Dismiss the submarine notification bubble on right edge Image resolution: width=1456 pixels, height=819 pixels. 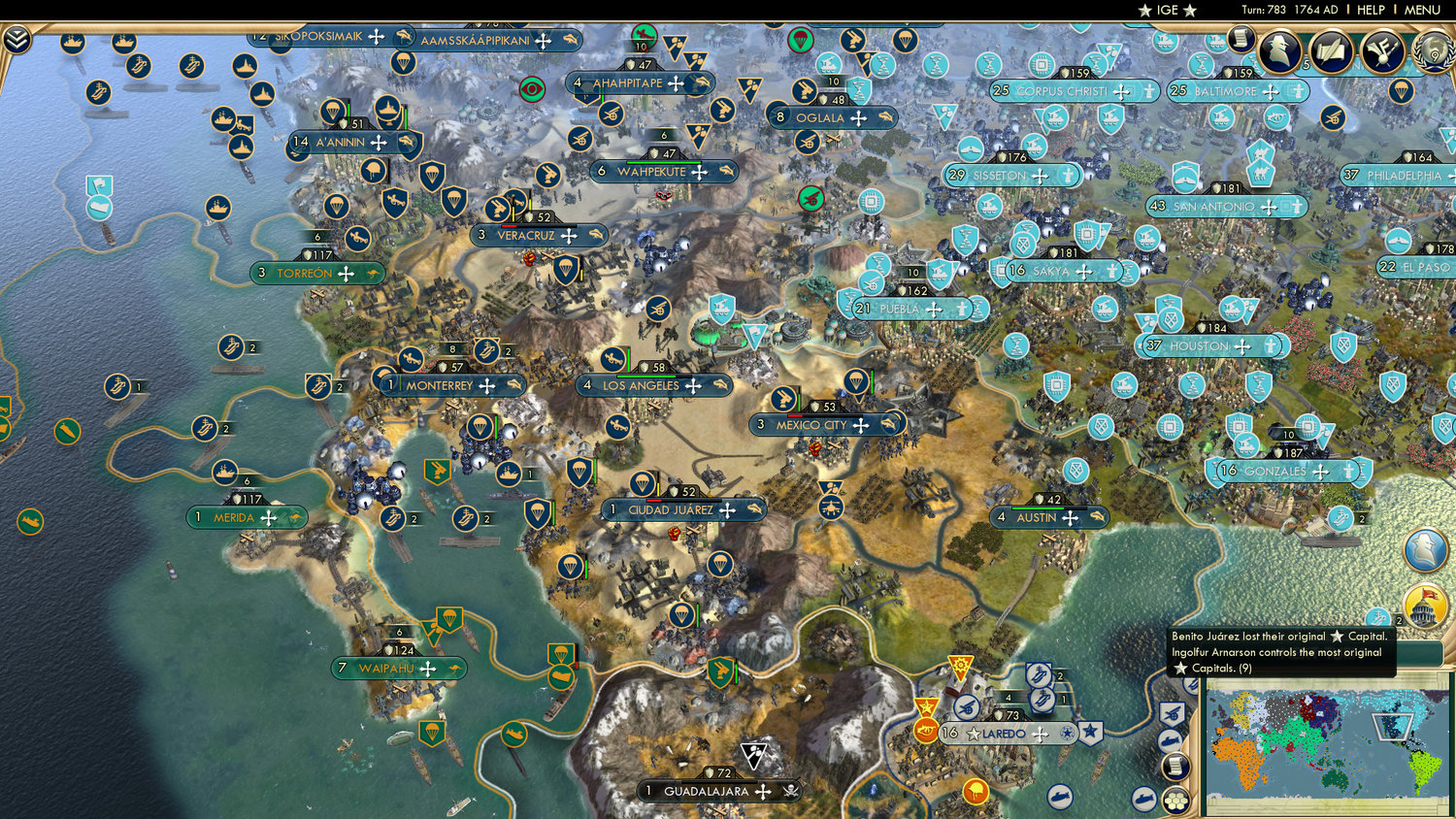[1172, 739]
